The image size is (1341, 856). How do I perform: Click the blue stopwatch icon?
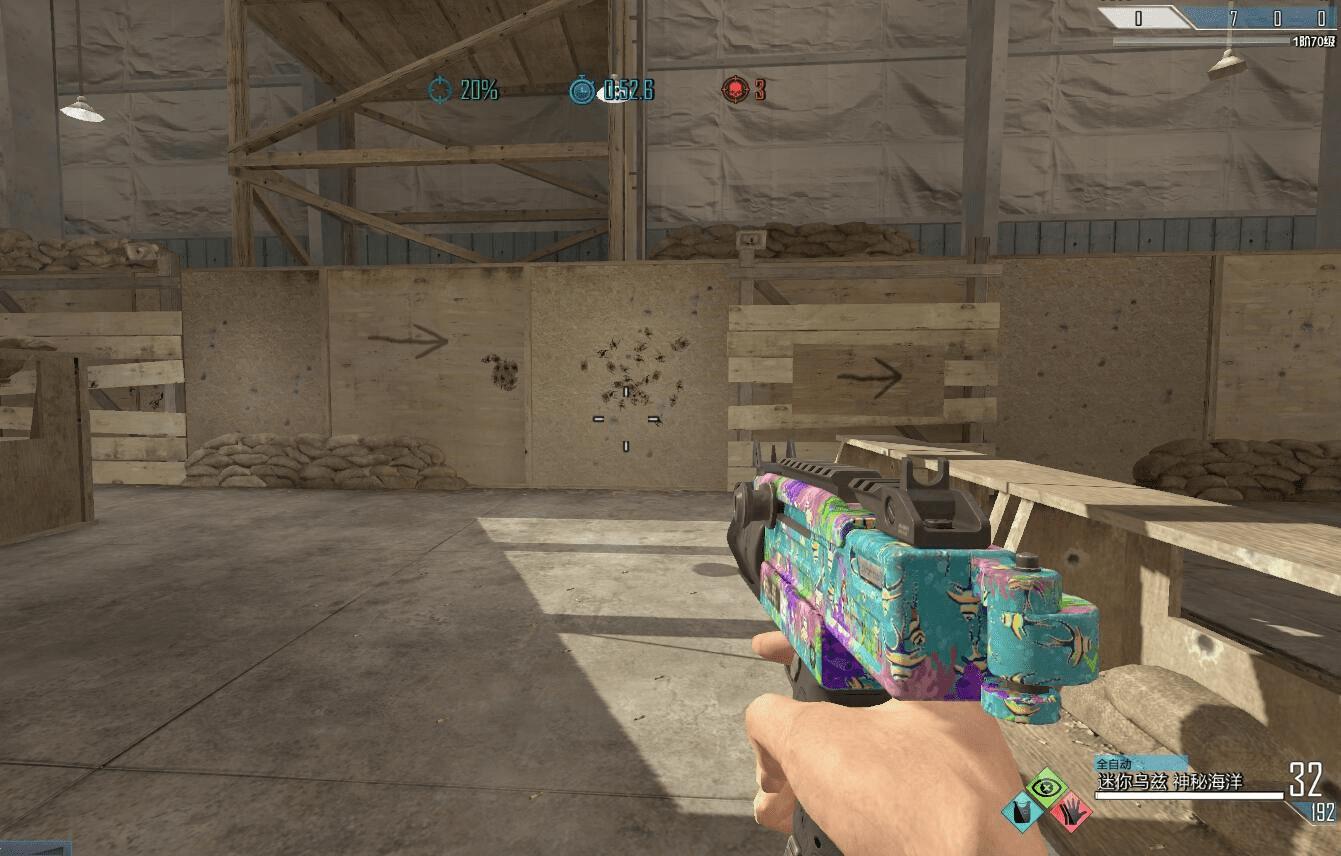pos(582,91)
